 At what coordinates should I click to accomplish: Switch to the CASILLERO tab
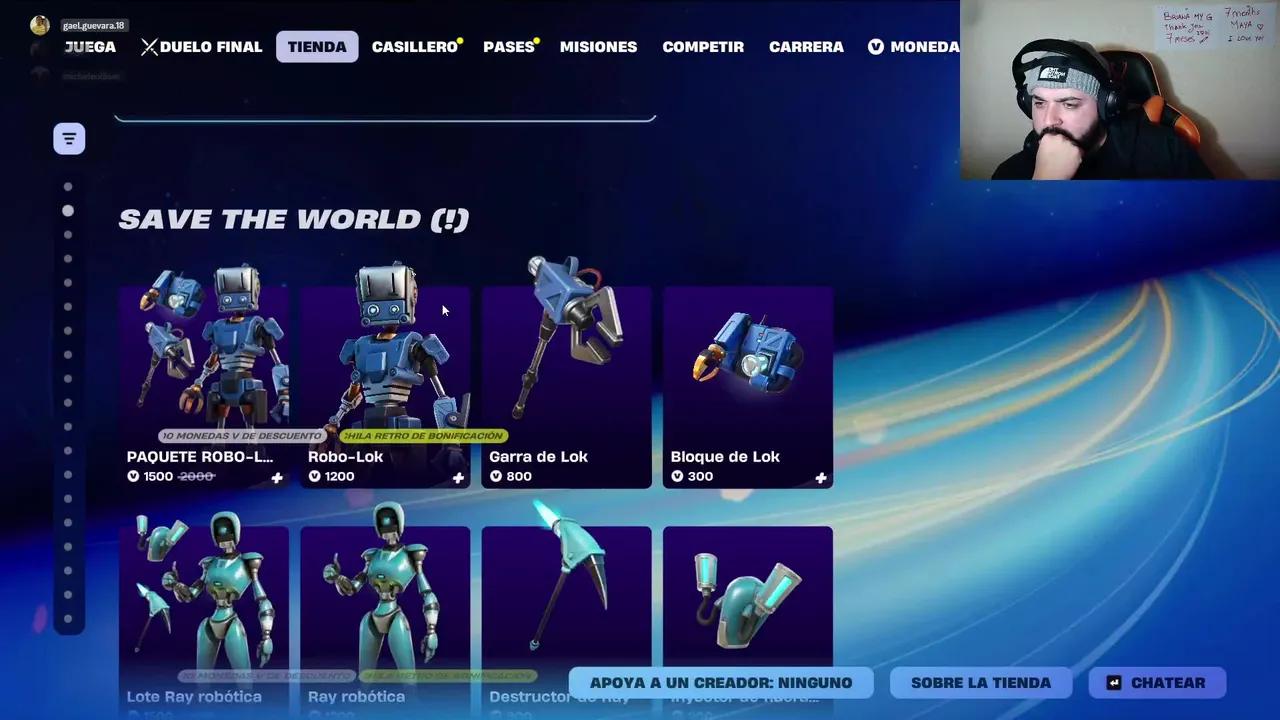click(413, 46)
